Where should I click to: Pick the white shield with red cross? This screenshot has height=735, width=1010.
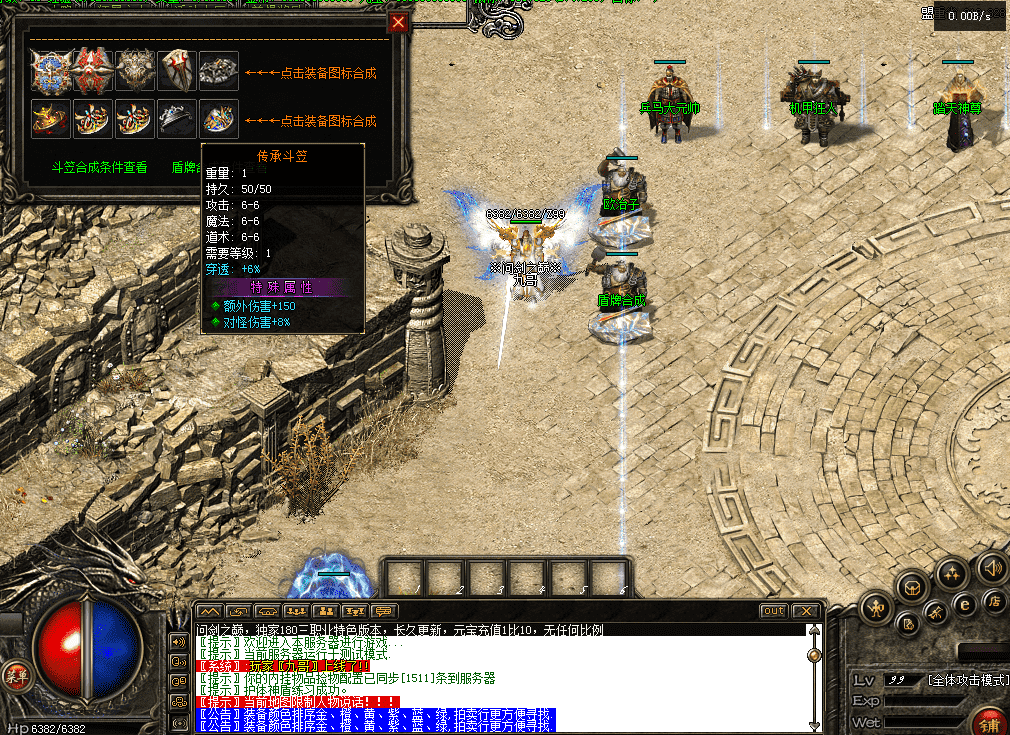tap(176, 71)
